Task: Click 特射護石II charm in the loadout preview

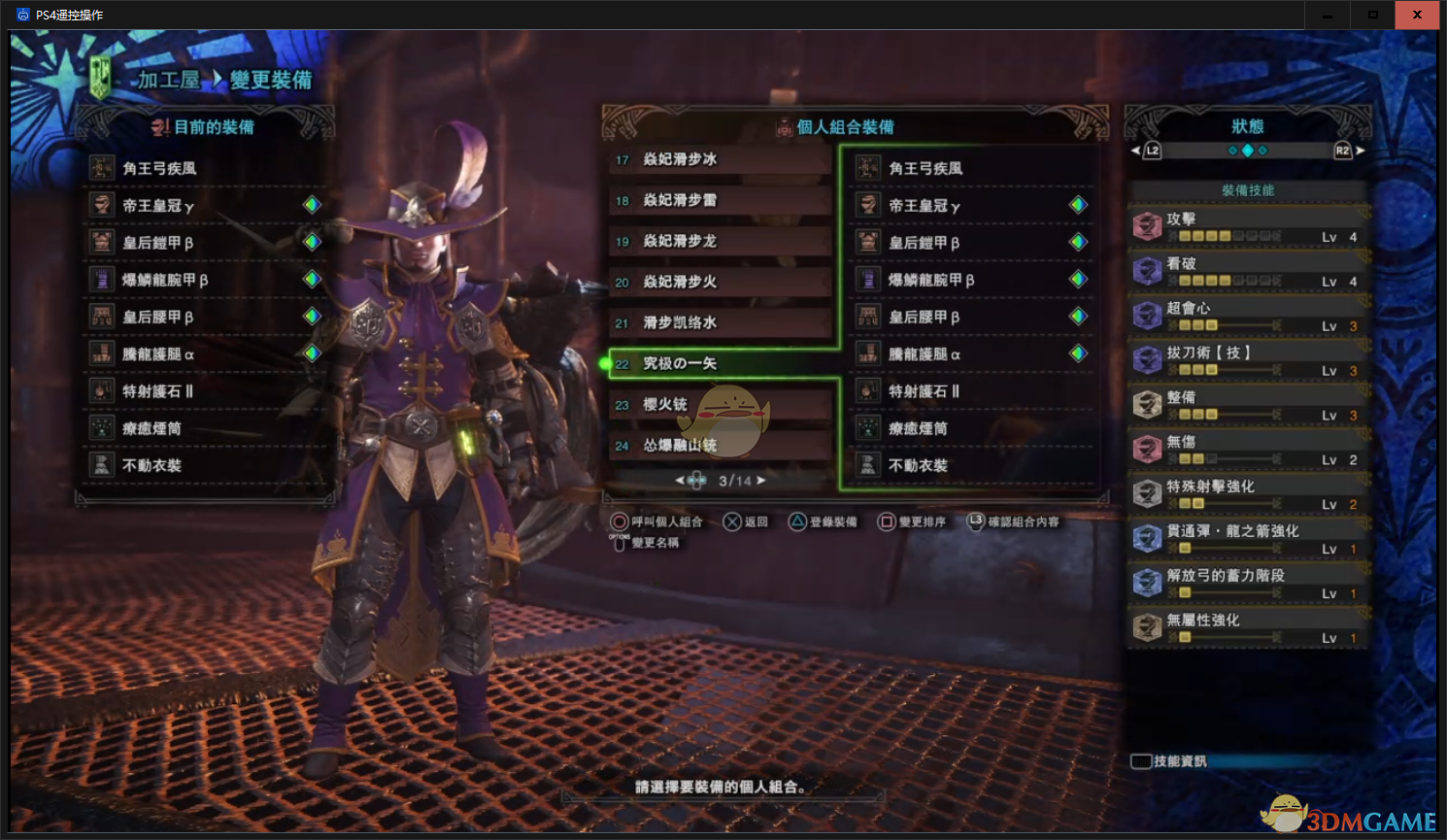Action: click(x=925, y=391)
